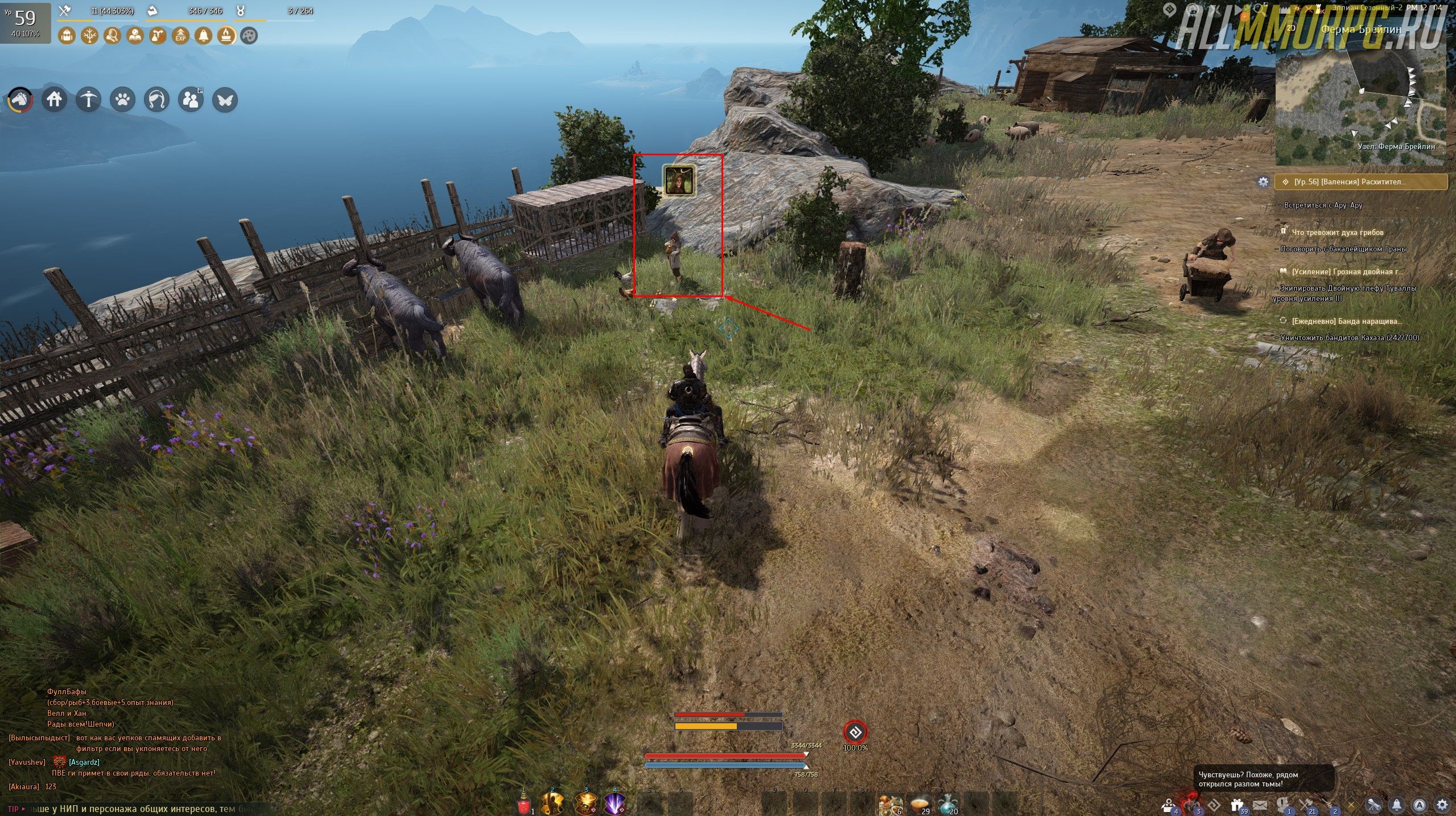Open the mail envelope icon
The height and width of the screenshot is (816, 1456).
point(1260,805)
